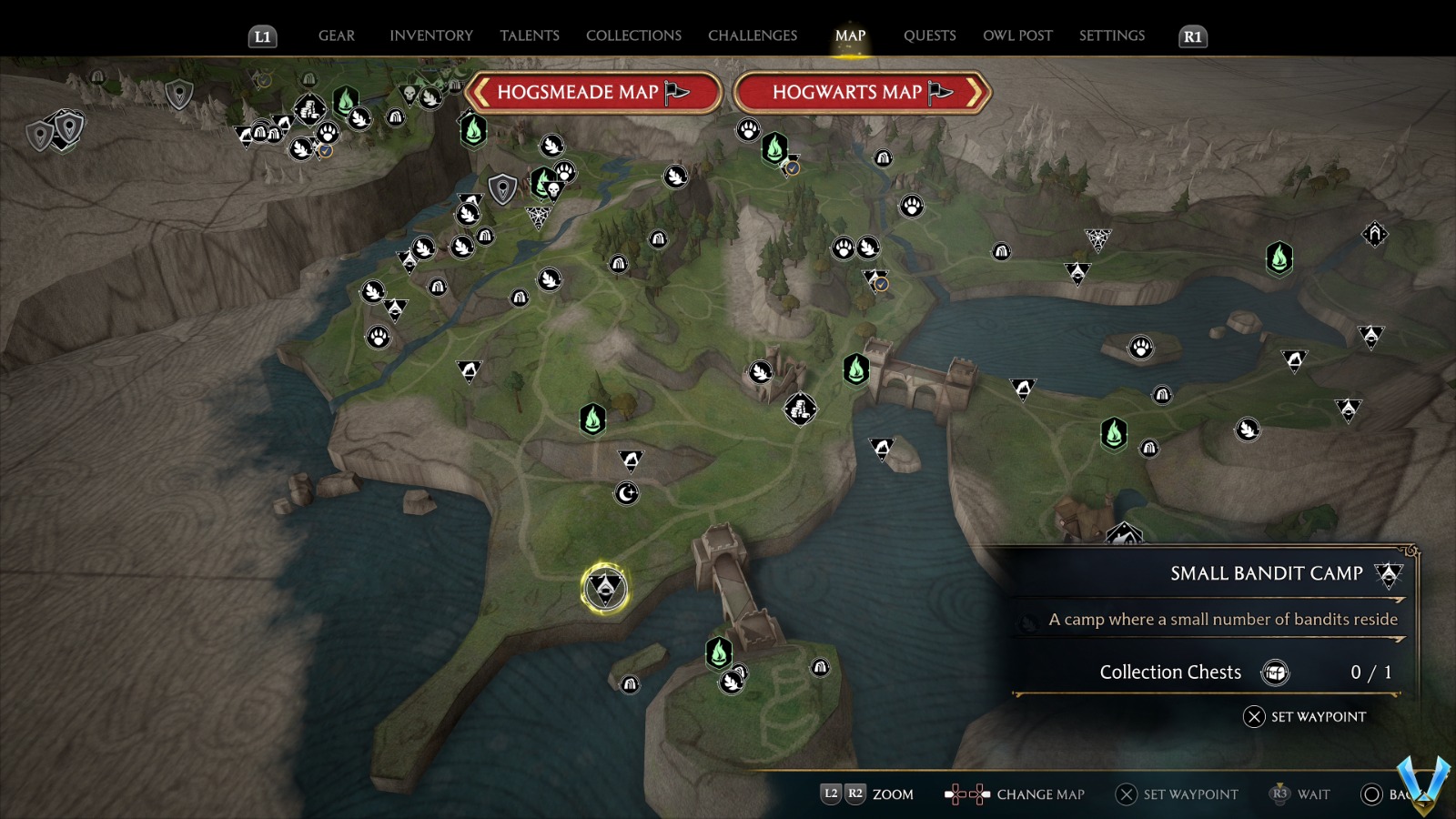Click SET WAYPOINT in the info panel
Screen dimensions: 1456x819
(x=1306, y=717)
